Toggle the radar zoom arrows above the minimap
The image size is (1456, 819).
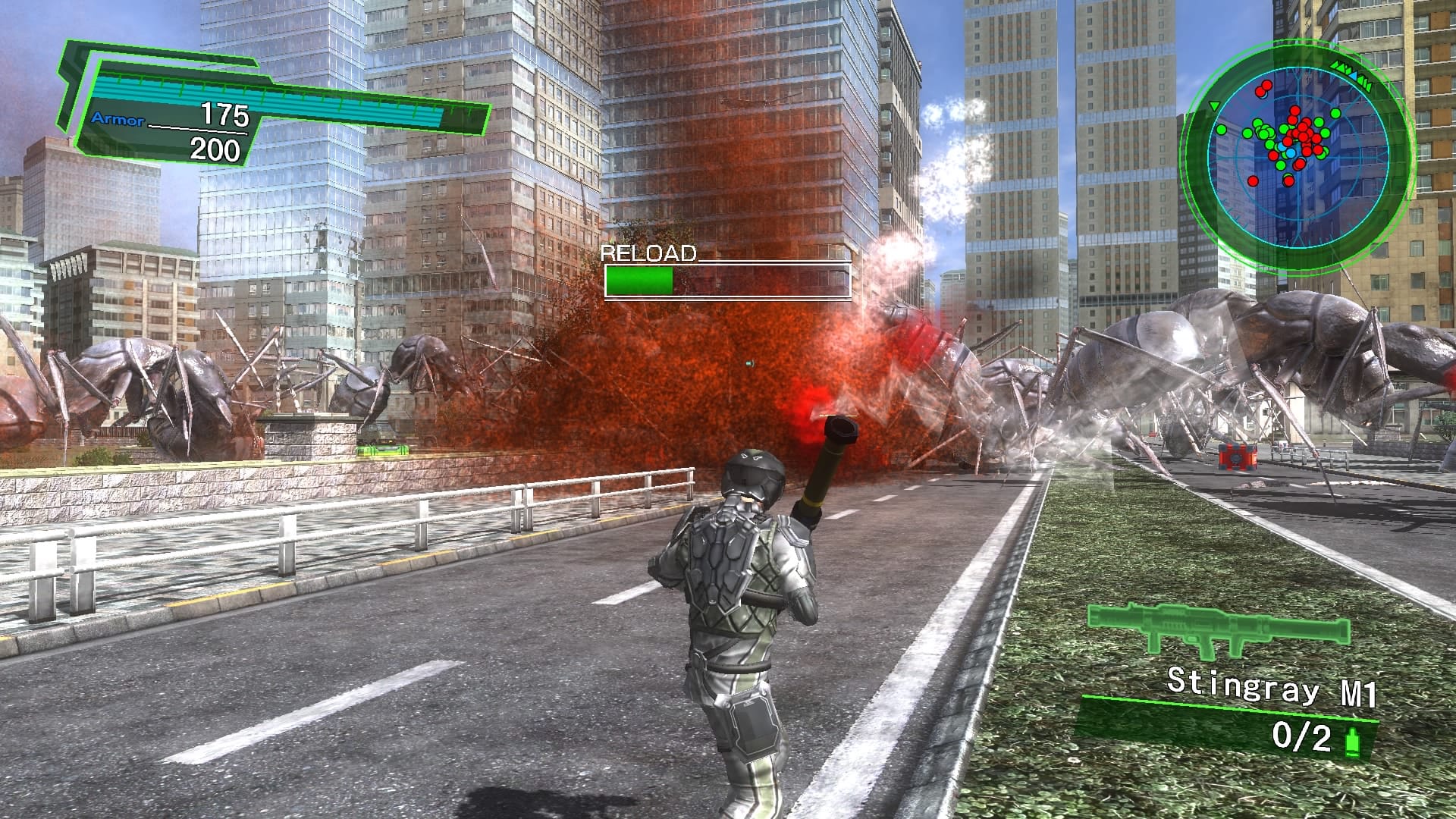[x=1351, y=75]
